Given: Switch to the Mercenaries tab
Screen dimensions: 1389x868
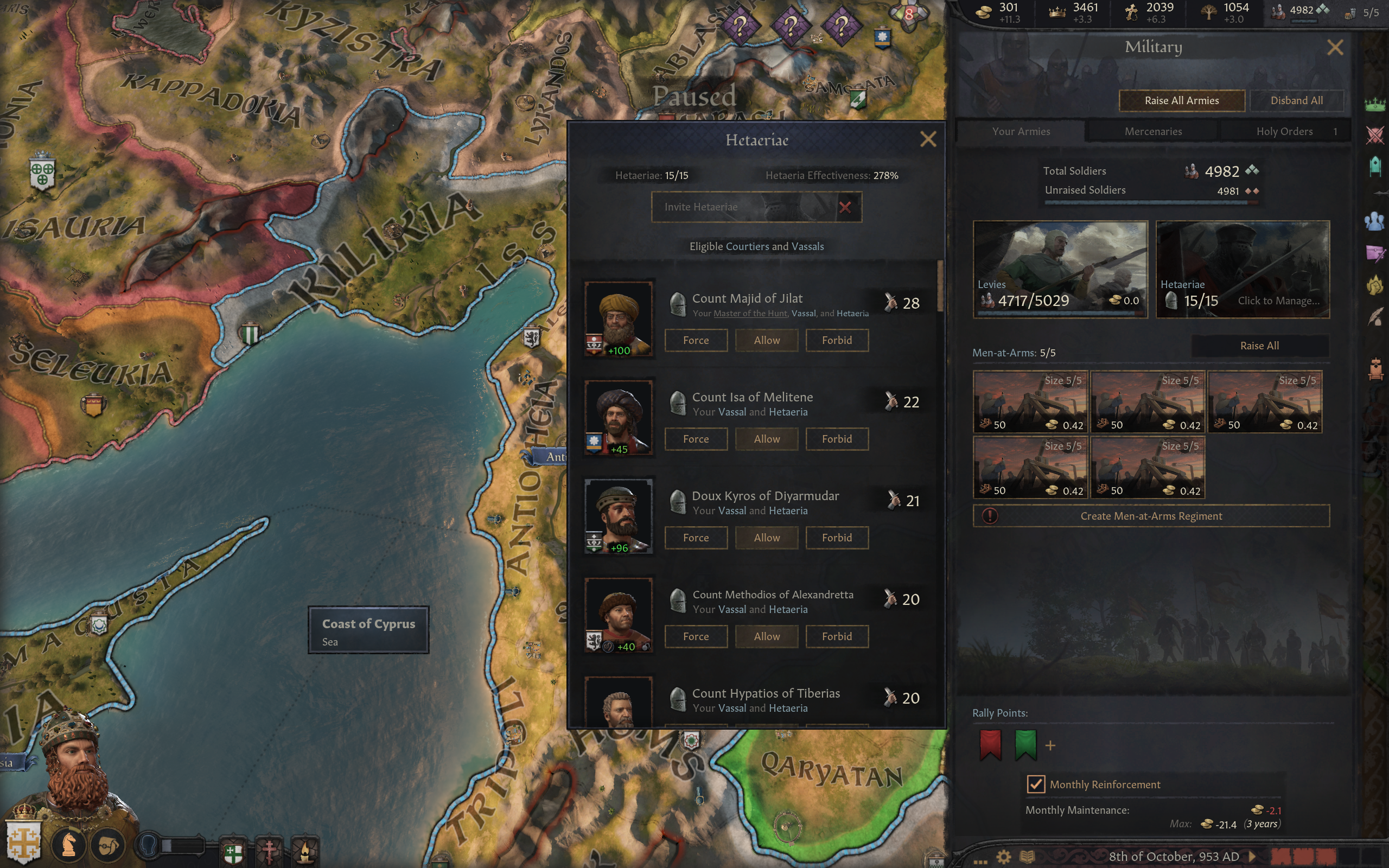Looking at the screenshot, I should point(1152,131).
